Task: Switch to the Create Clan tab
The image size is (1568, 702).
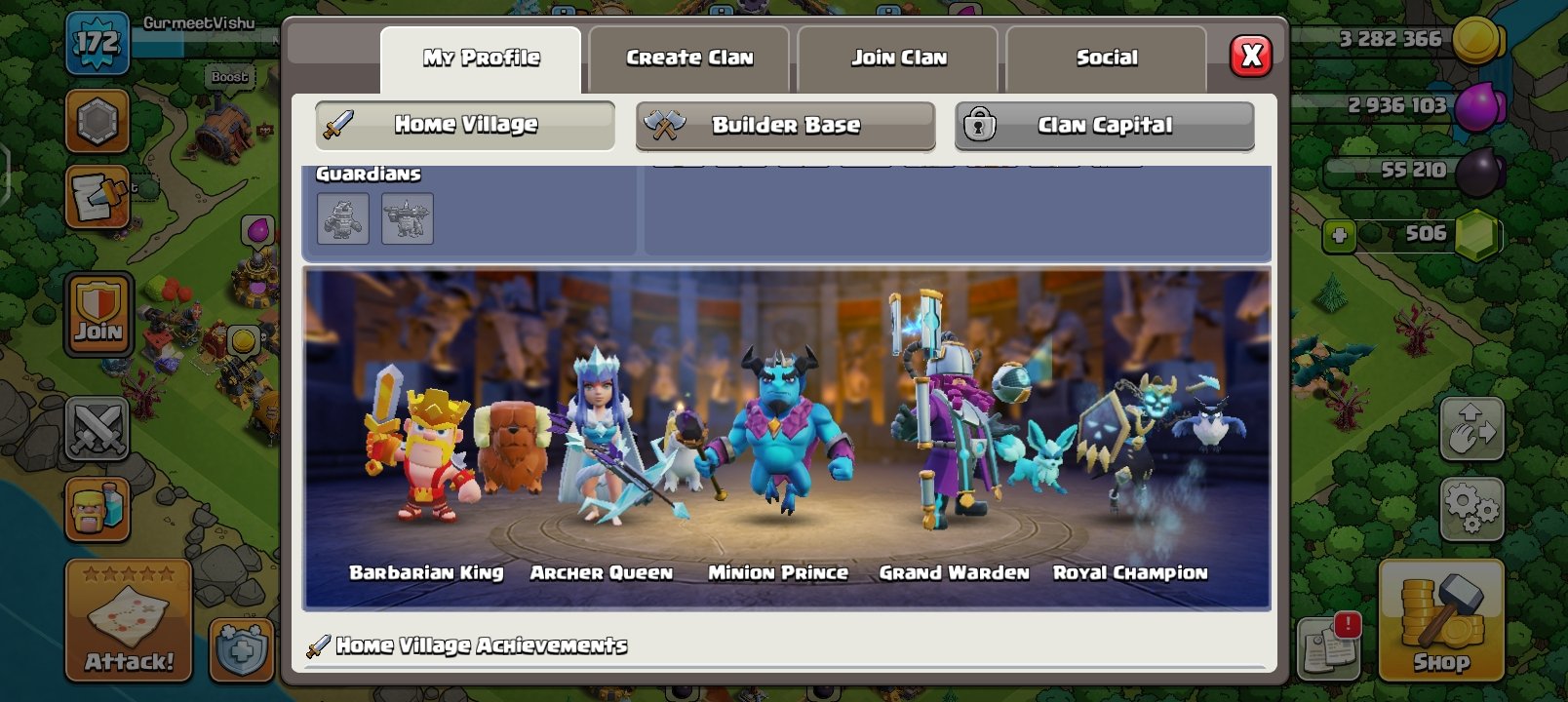Action: (x=688, y=58)
